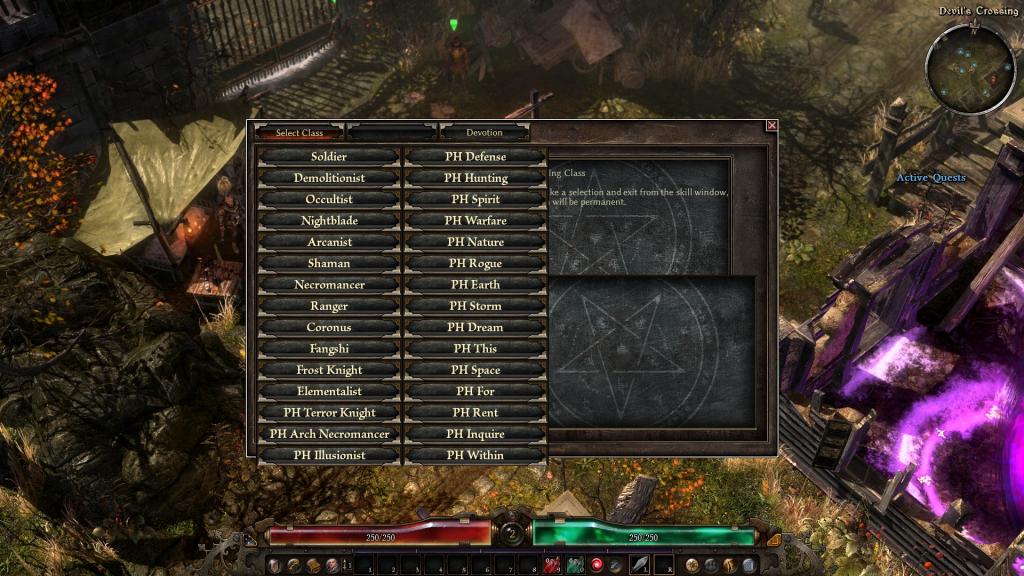The width and height of the screenshot is (1024, 576).
Task: Choose the Elementalist class
Action: (329, 391)
